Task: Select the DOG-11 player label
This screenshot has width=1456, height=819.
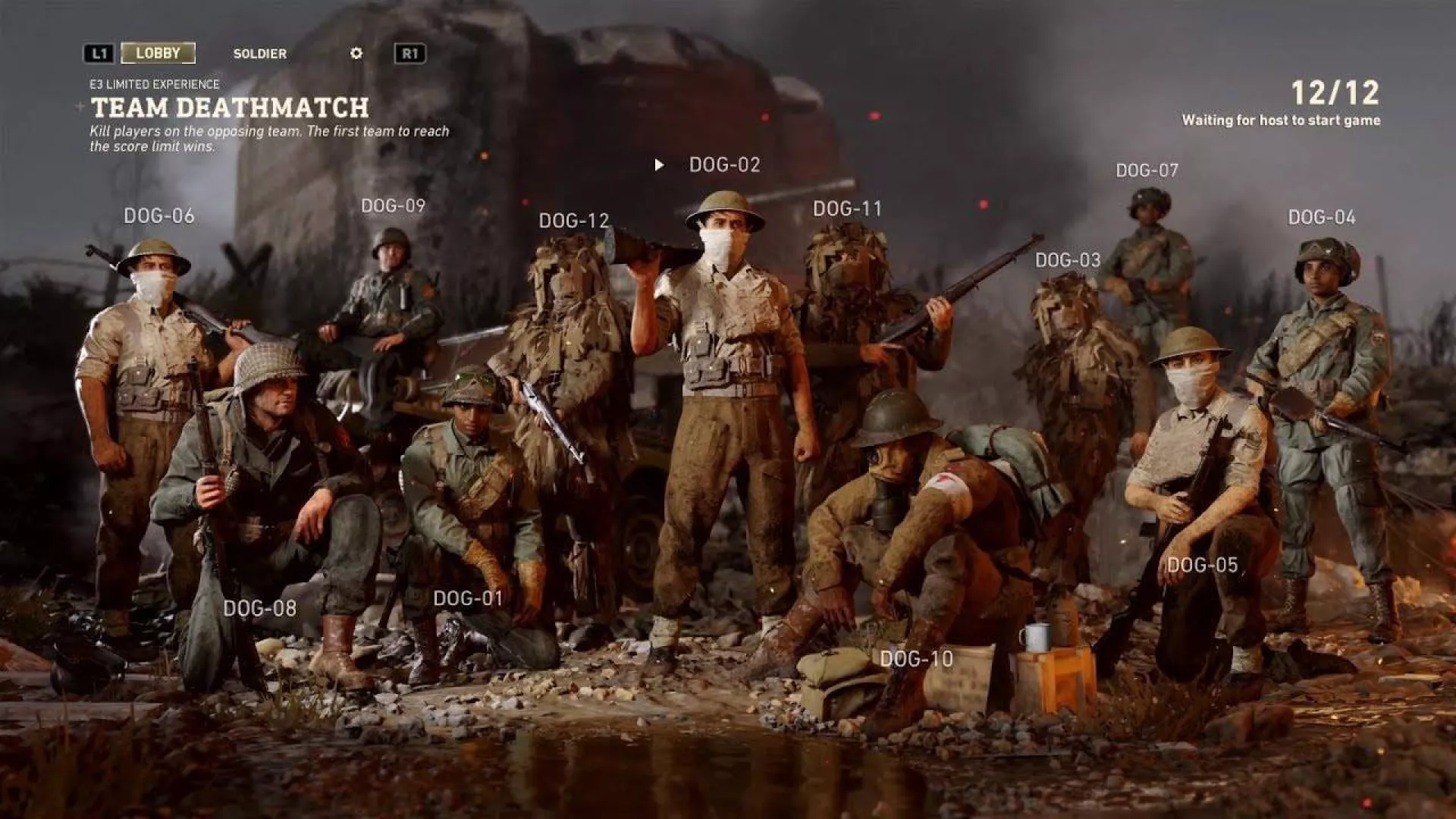Action: [848, 209]
